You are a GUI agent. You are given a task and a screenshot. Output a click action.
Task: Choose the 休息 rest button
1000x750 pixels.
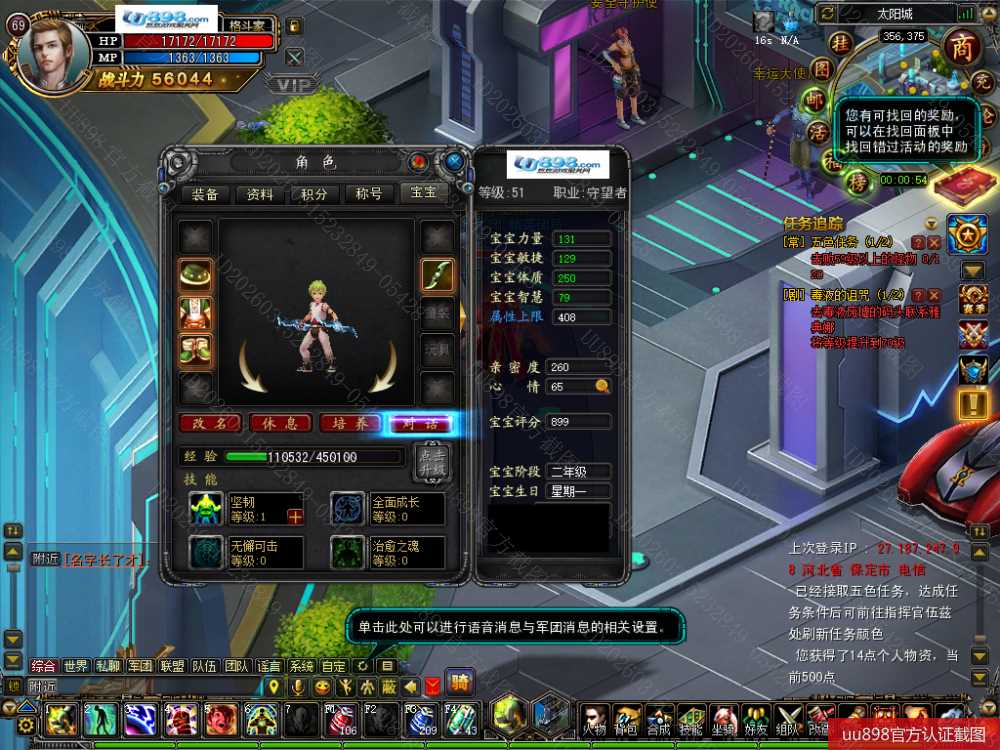[x=279, y=423]
